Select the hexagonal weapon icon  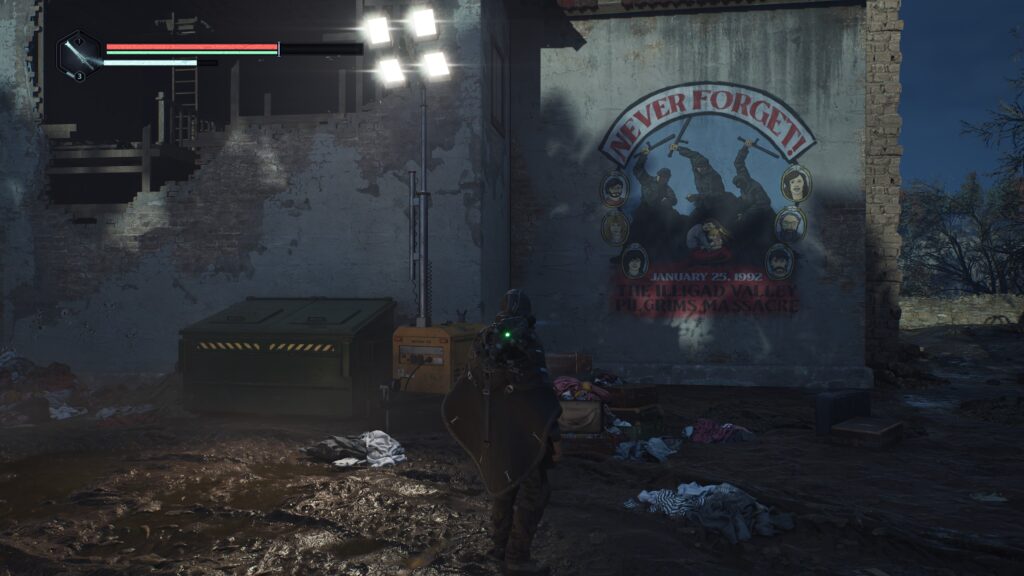pyautogui.click(x=78, y=54)
